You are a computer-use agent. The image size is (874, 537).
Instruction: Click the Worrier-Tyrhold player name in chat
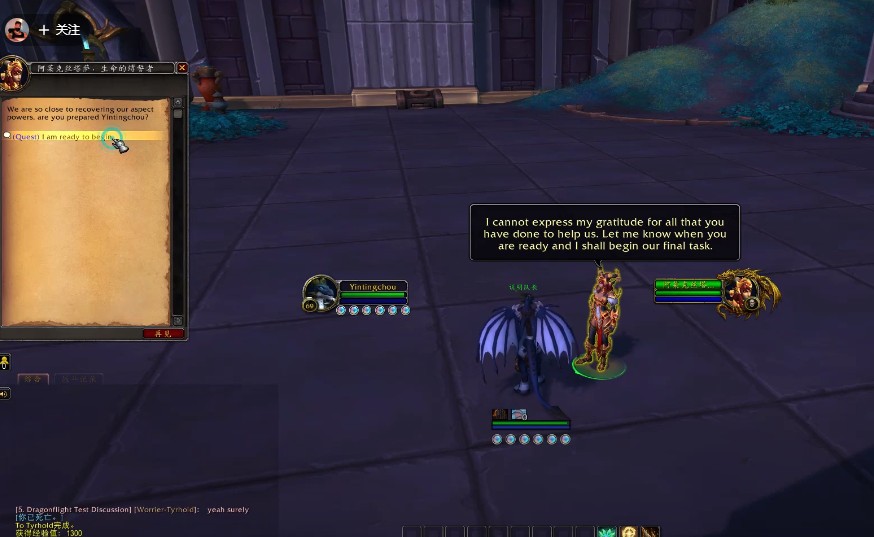click(166, 510)
